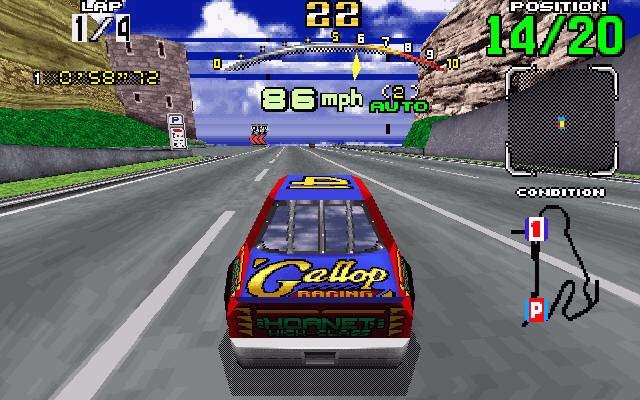The image size is (640, 400).
Task: Select the "P" player marker on map
Action: (535, 310)
